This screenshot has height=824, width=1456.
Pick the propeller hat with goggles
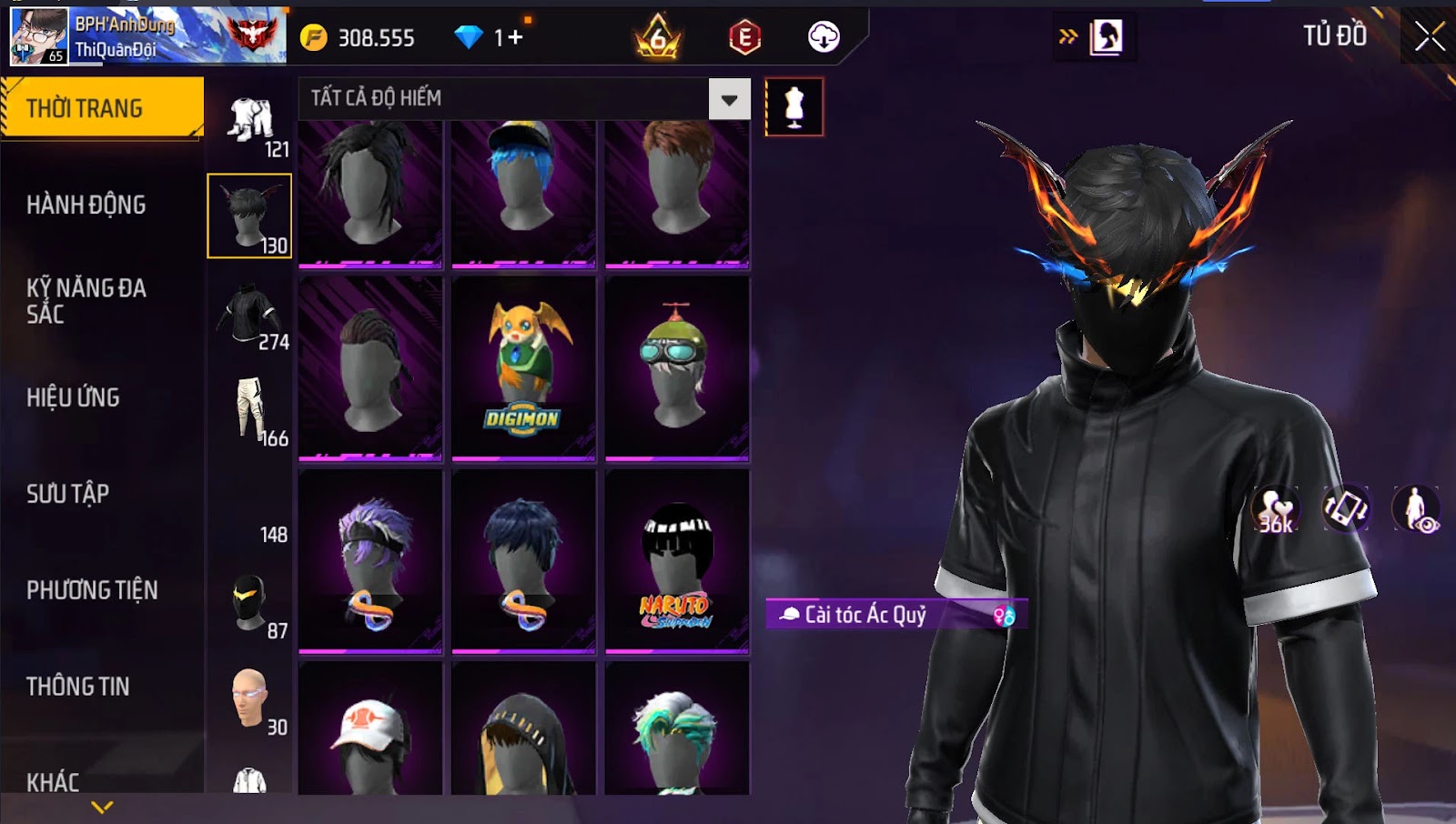point(676,368)
